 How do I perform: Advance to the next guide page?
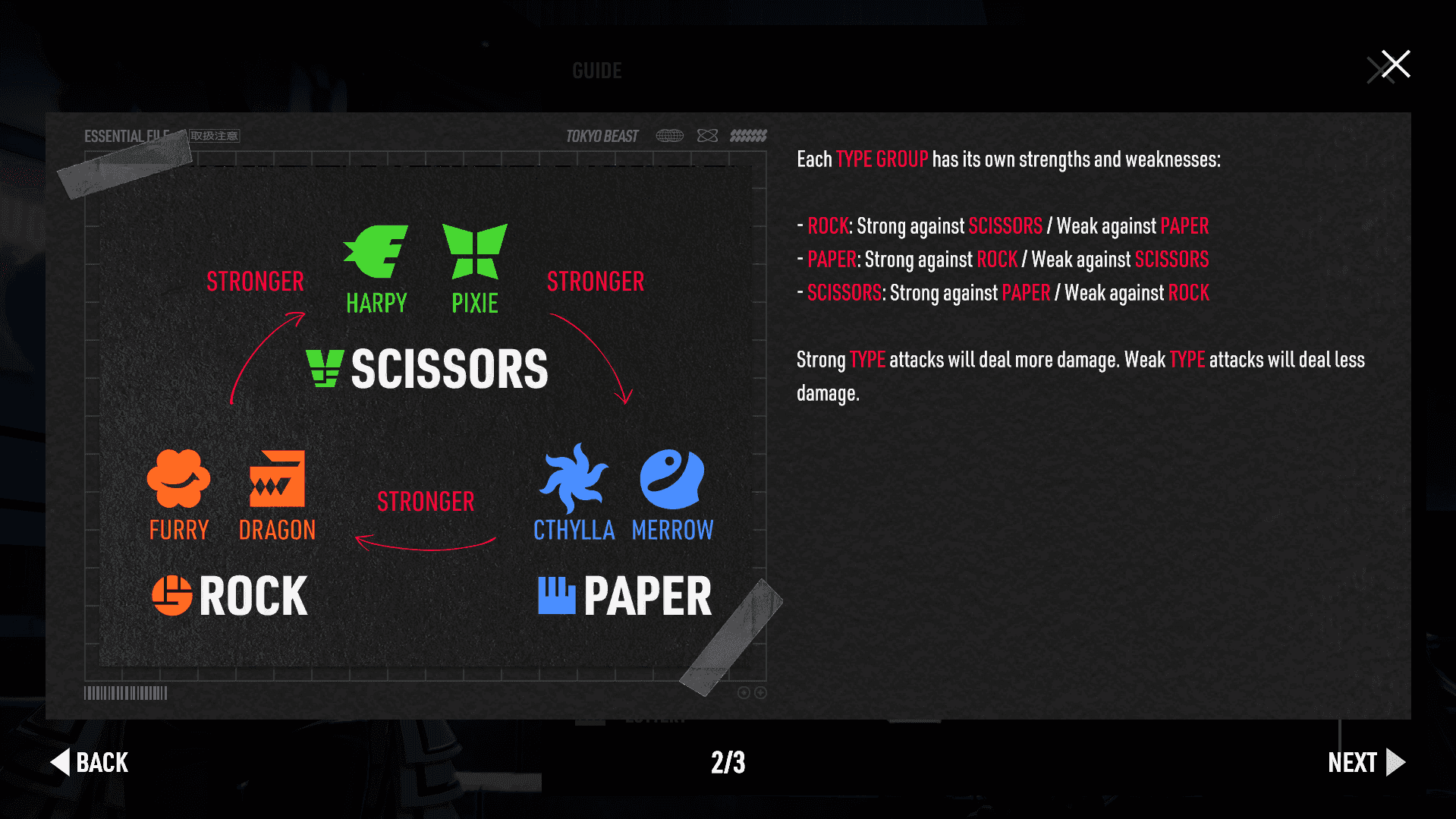tap(1366, 762)
